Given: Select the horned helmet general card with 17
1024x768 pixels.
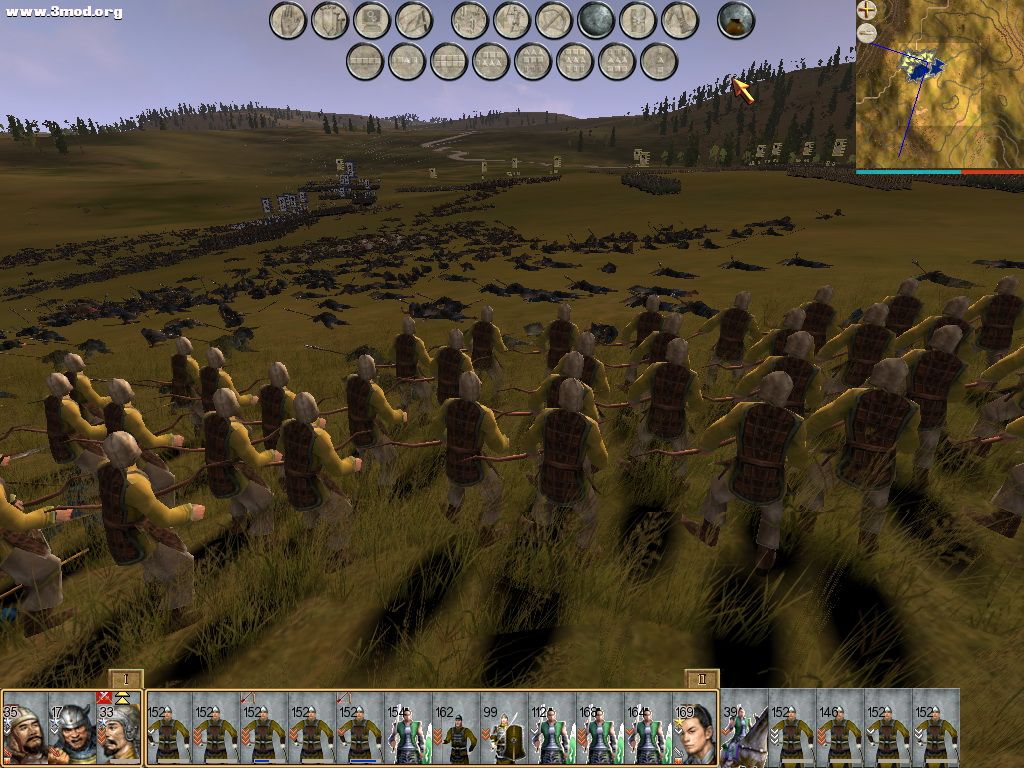Looking at the screenshot, I should click(72, 728).
